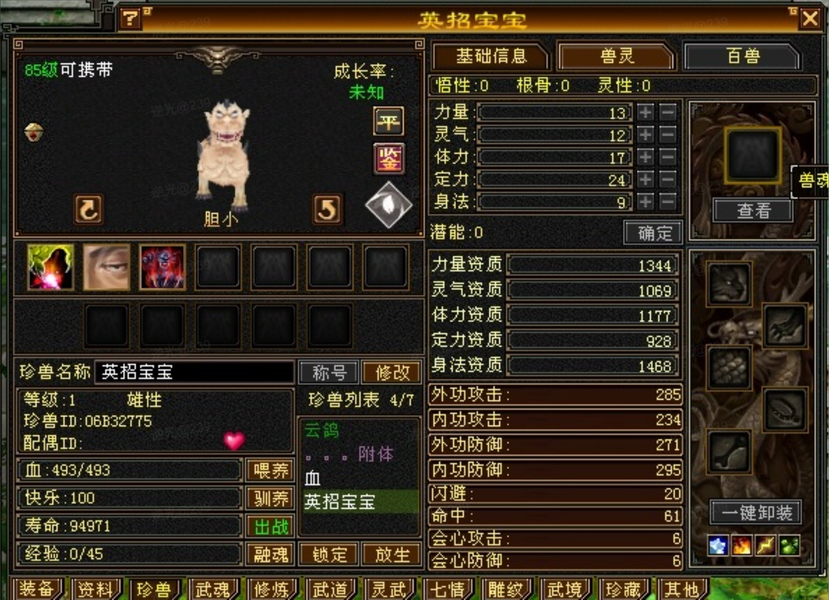The width and height of the screenshot is (829, 600).
Task: Click the 喂养 feed button
Action: tap(269, 470)
